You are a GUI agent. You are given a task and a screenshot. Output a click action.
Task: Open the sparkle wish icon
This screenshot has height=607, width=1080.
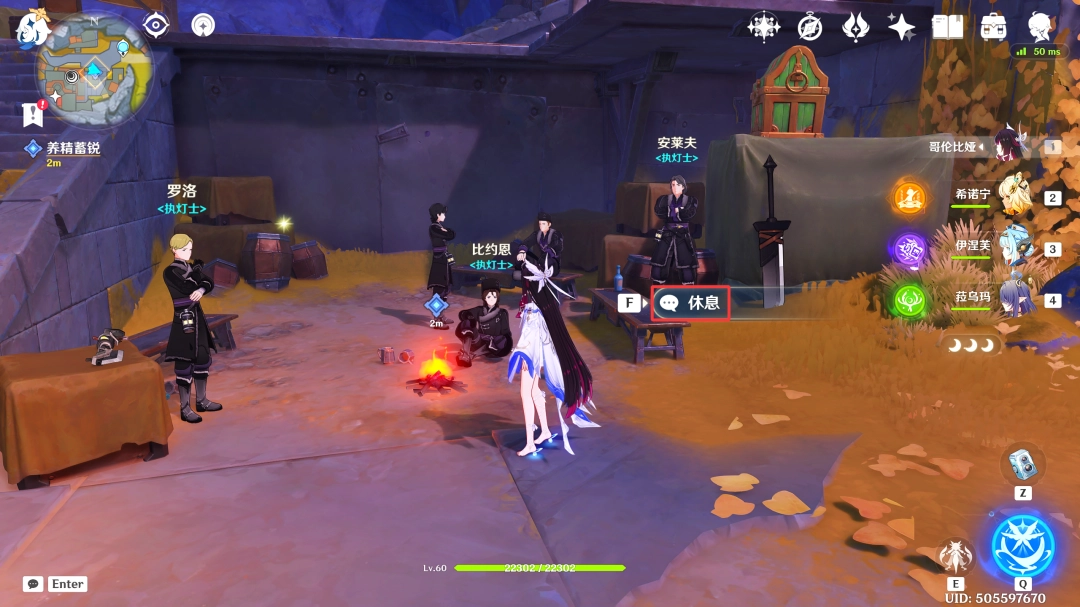[901, 27]
